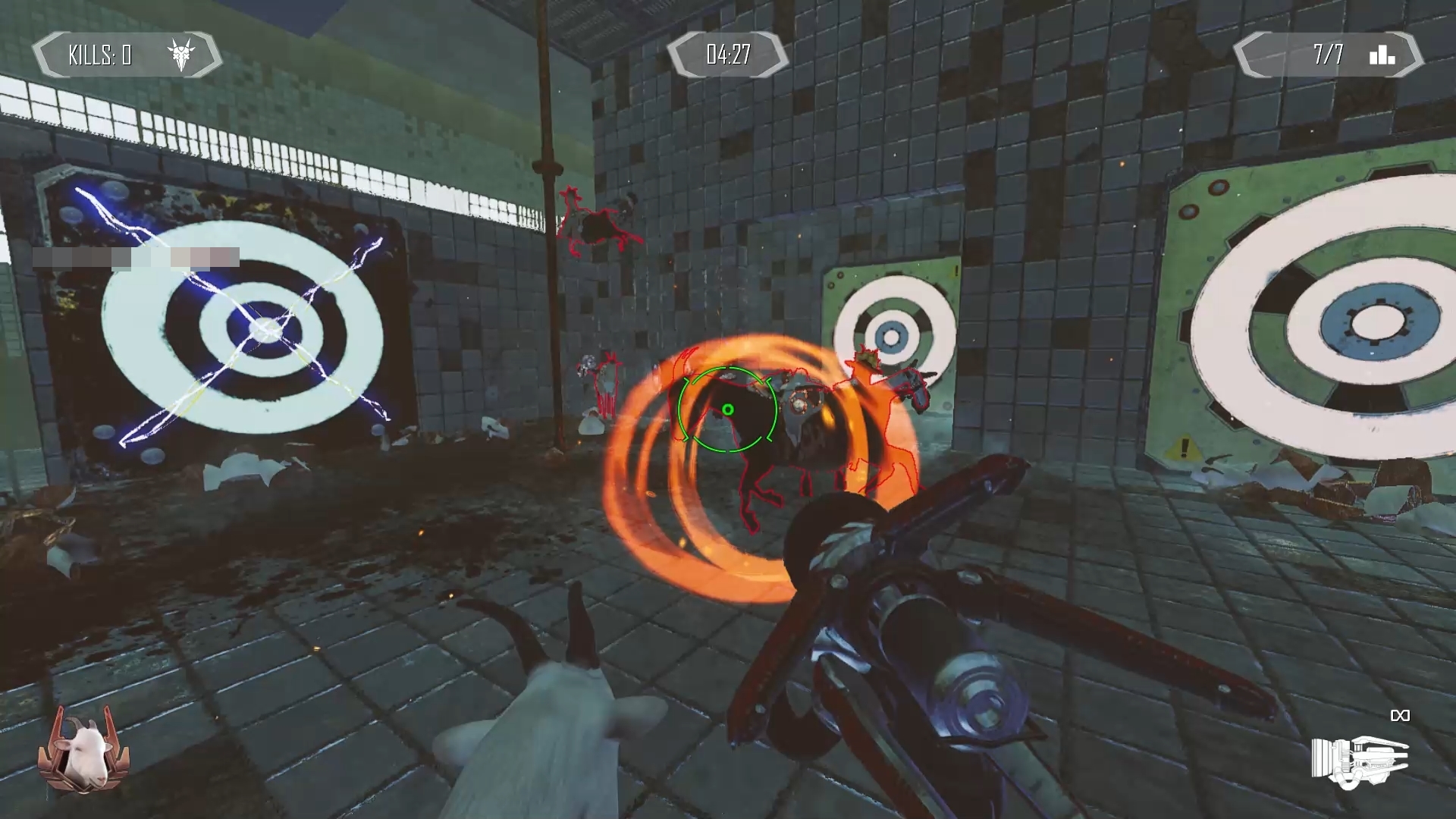Click the goat character portrait badge
The width and height of the screenshot is (1456, 819).
click(x=83, y=749)
